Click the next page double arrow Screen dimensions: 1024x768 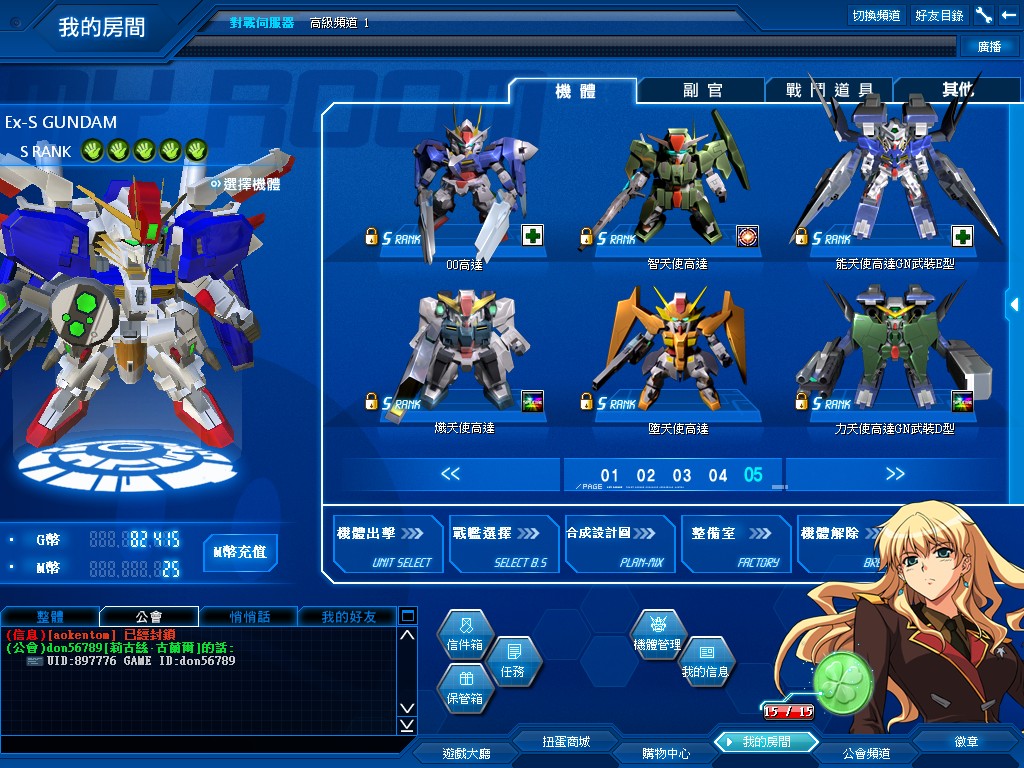click(895, 474)
